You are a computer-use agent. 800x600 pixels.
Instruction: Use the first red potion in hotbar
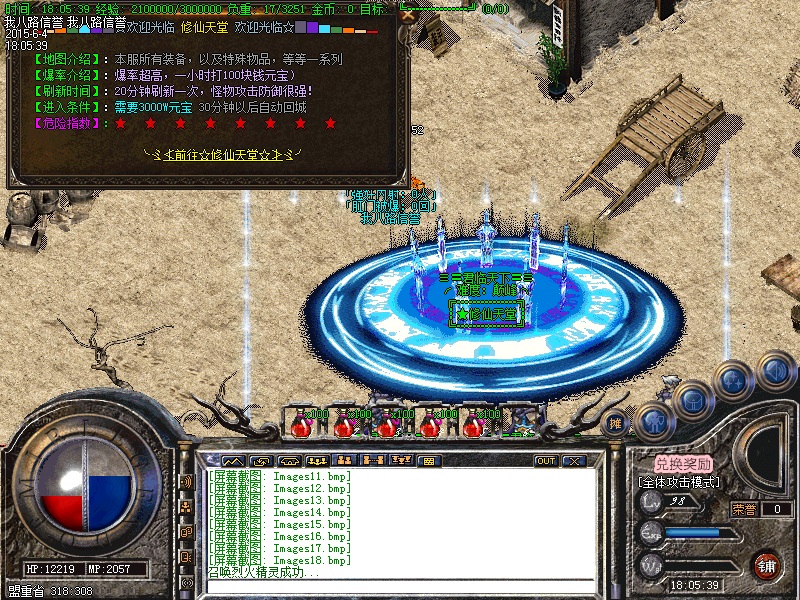301,423
